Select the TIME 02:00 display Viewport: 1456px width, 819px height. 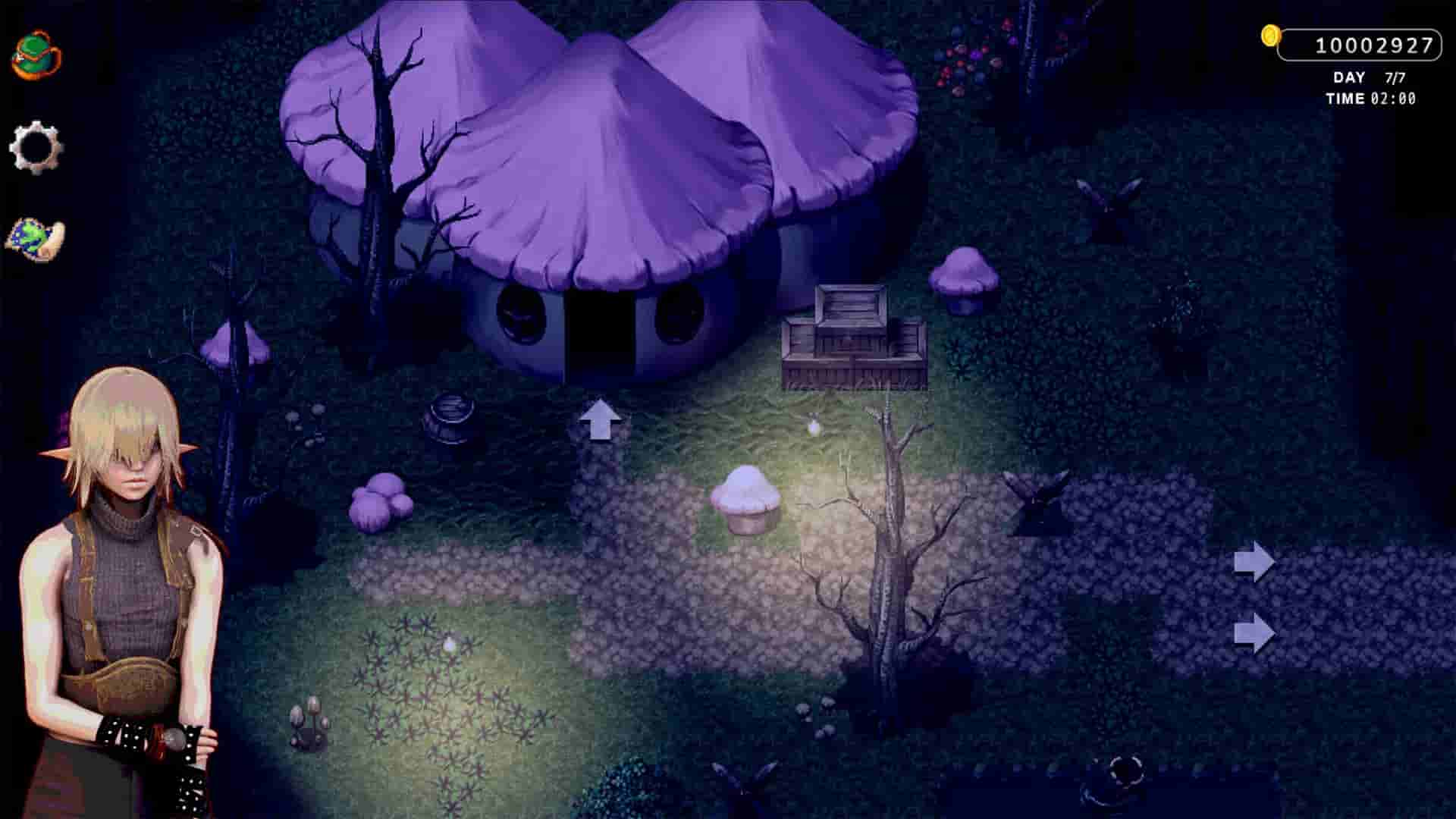[x=1369, y=98]
